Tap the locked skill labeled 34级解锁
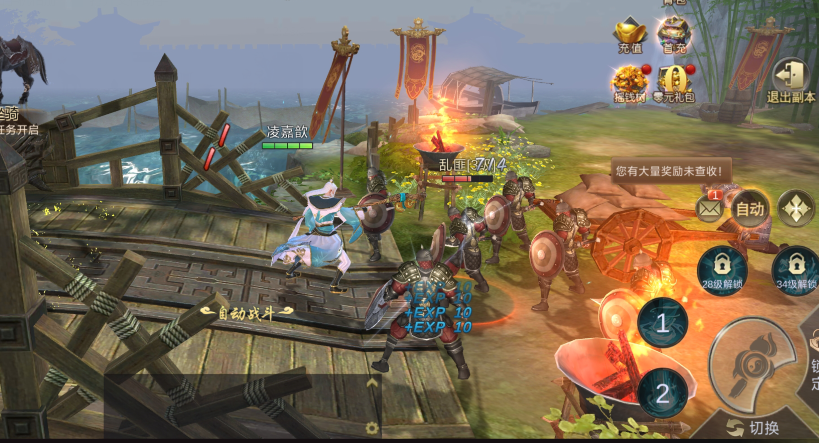Image resolution: width=819 pixels, height=443 pixels. point(795,270)
